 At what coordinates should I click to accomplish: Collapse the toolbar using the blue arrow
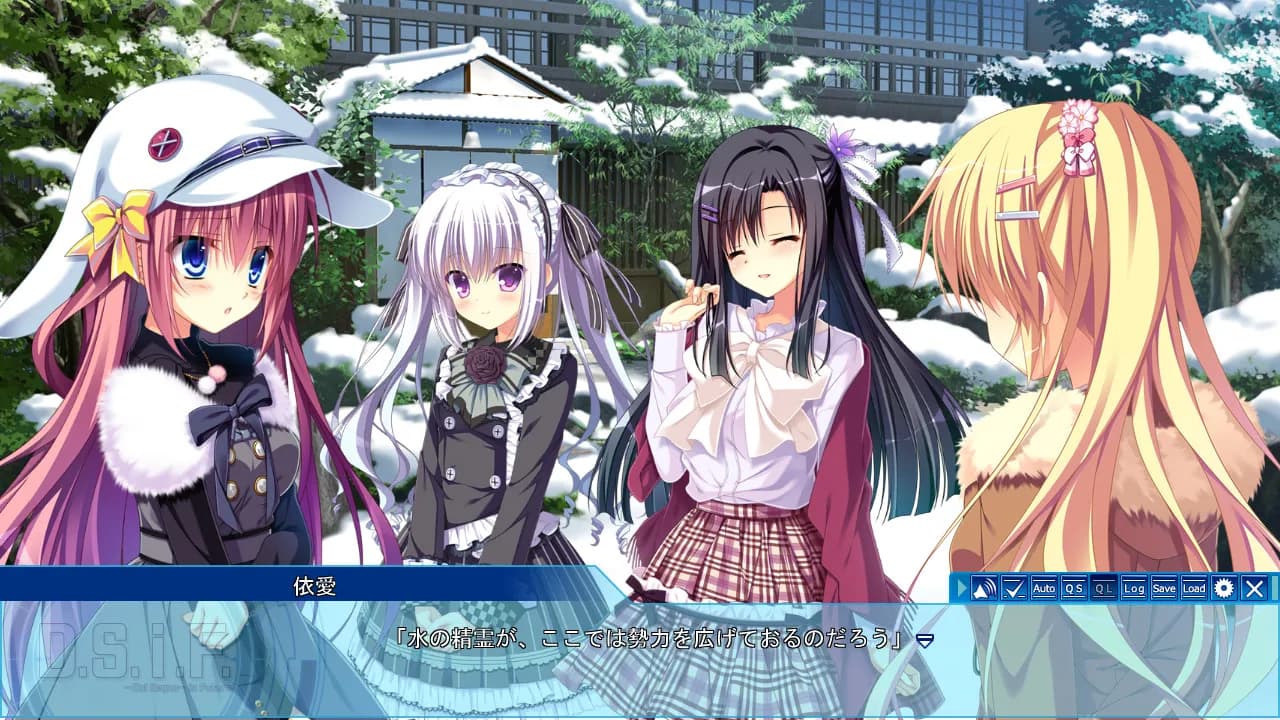point(962,589)
